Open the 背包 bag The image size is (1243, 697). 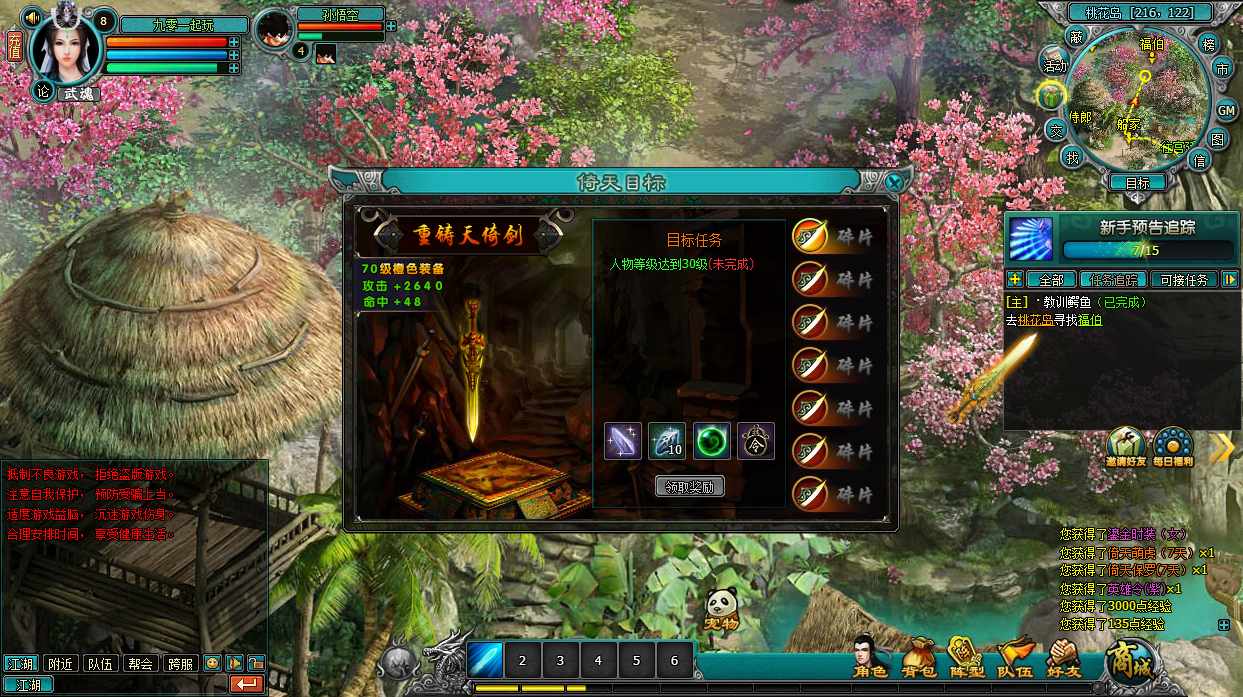tap(918, 657)
